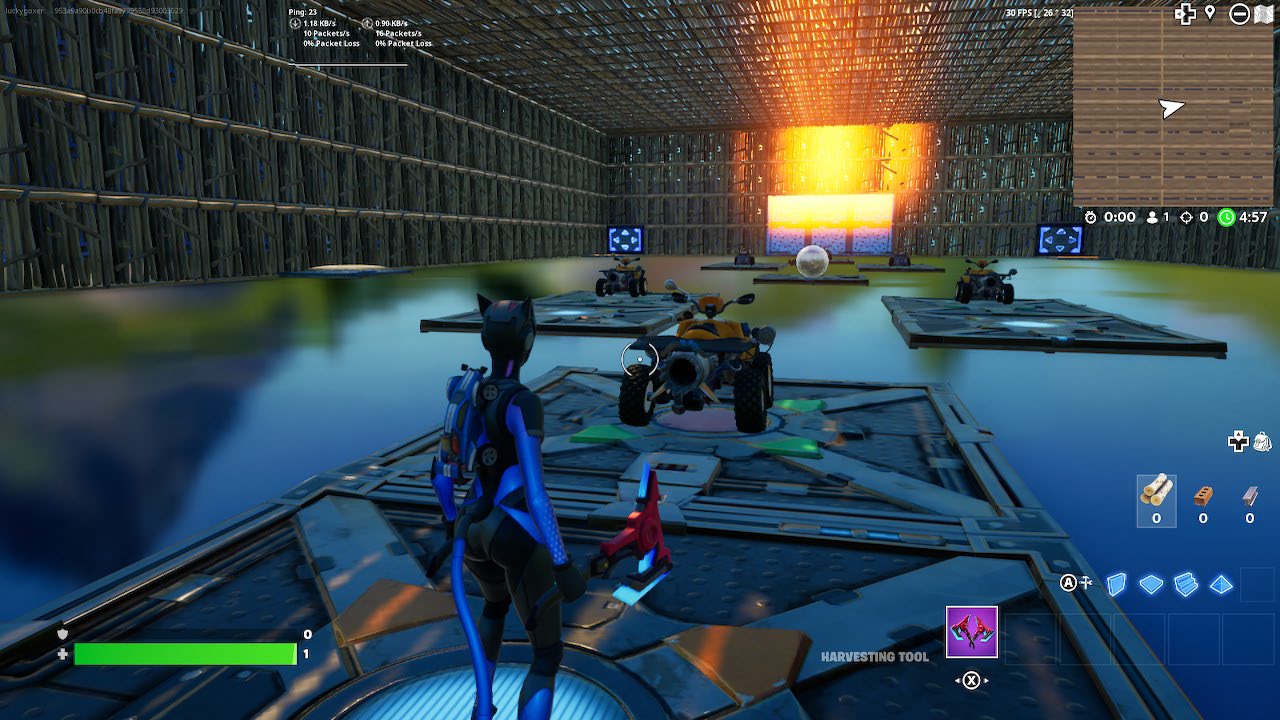Click the player count icon showing 1
This screenshot has width=1280, height=720.
pyautogui.click(x=1152, y=217)
